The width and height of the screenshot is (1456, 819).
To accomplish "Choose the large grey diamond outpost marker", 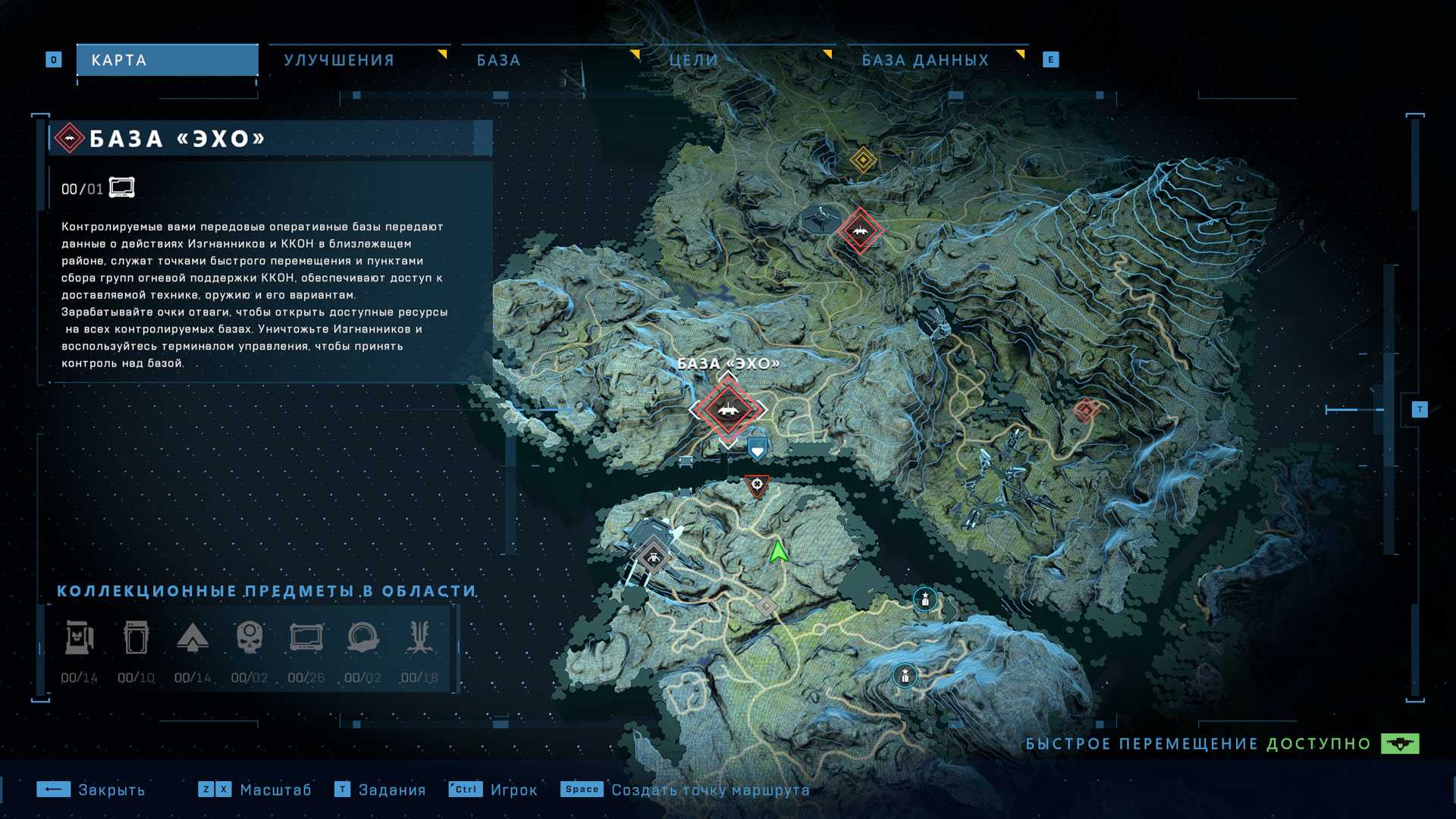I will tap(653, 558).
